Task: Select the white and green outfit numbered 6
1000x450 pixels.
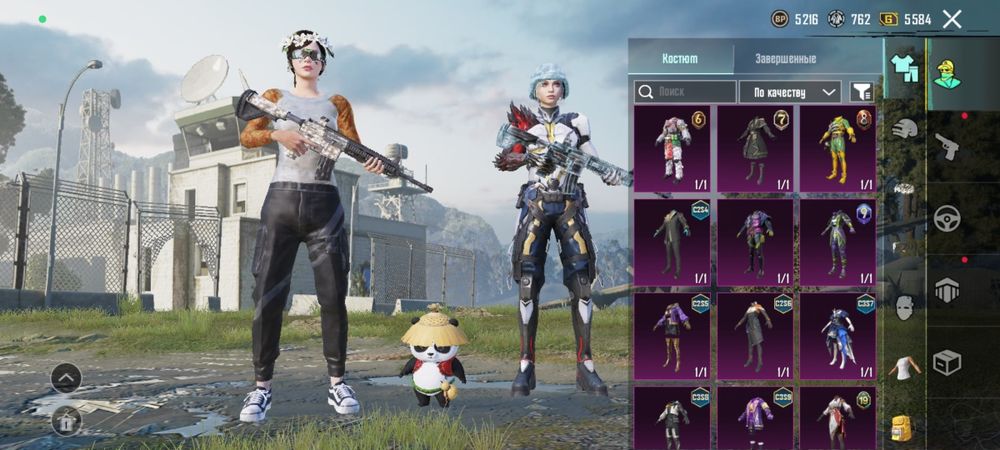Action: tap(672, 148)
